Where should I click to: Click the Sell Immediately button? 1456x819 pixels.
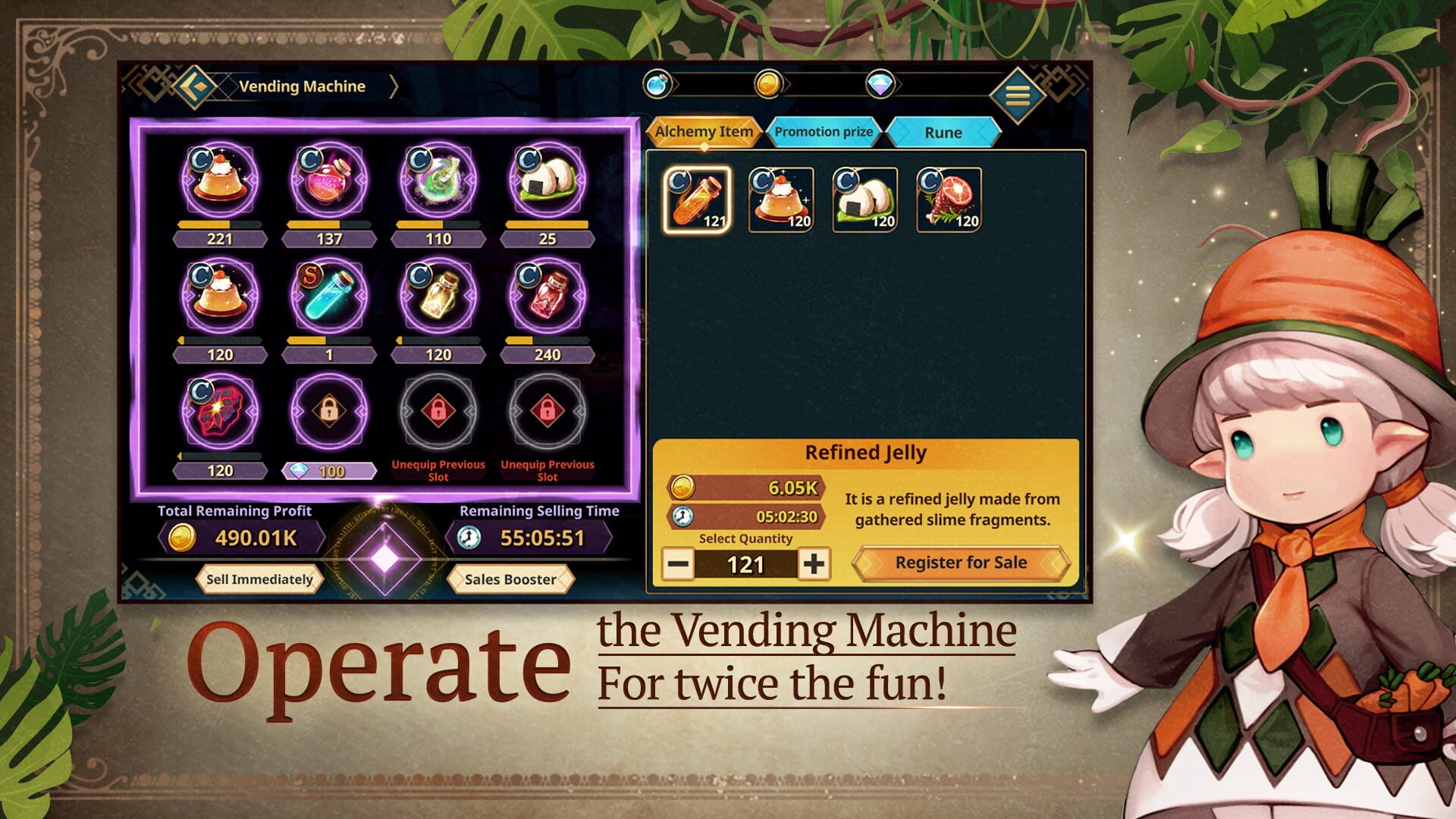pyautogui.click(x=258, y=579)
